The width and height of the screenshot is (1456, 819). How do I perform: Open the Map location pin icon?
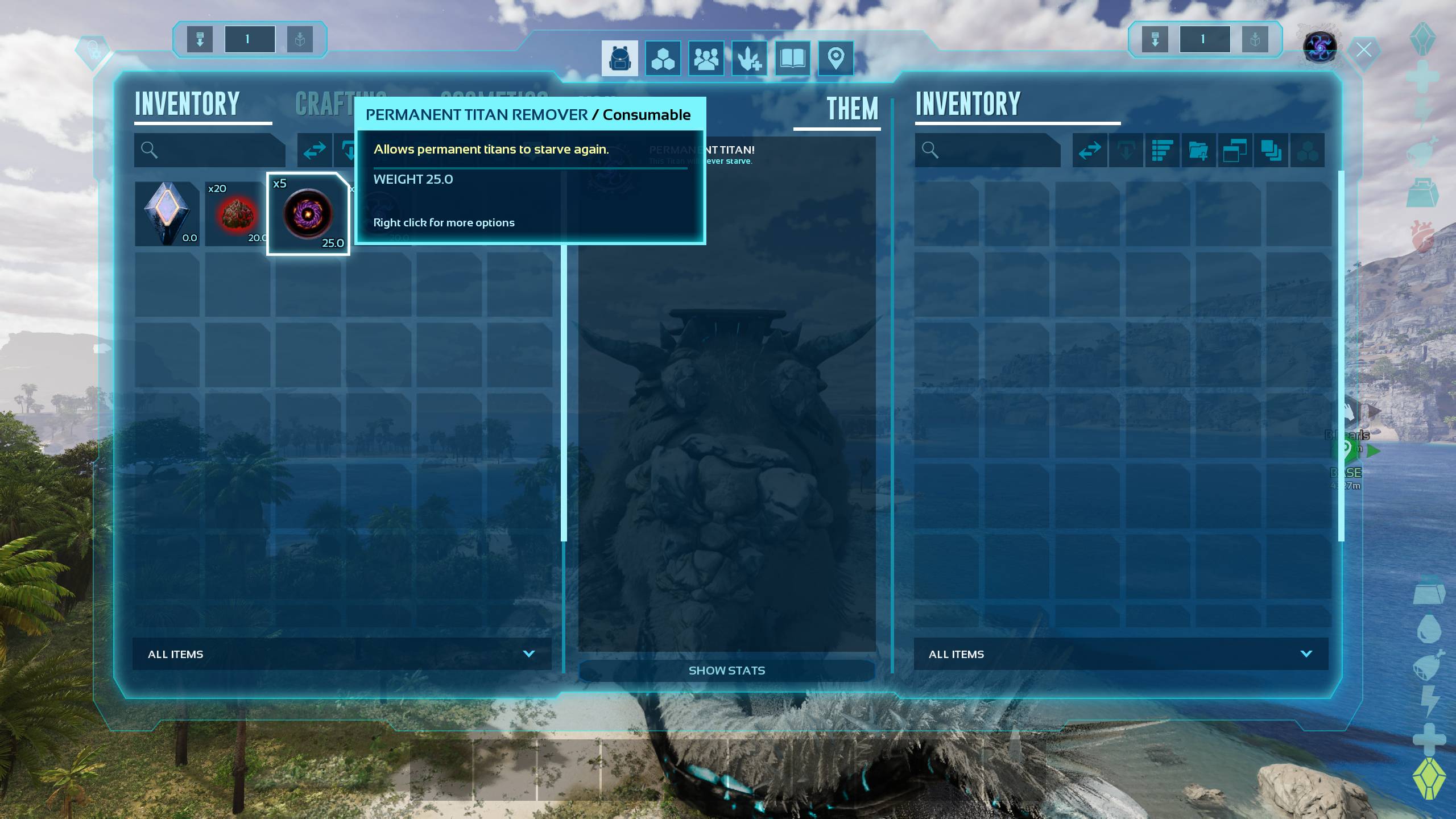pyautogui.click(x=835, y=58)
